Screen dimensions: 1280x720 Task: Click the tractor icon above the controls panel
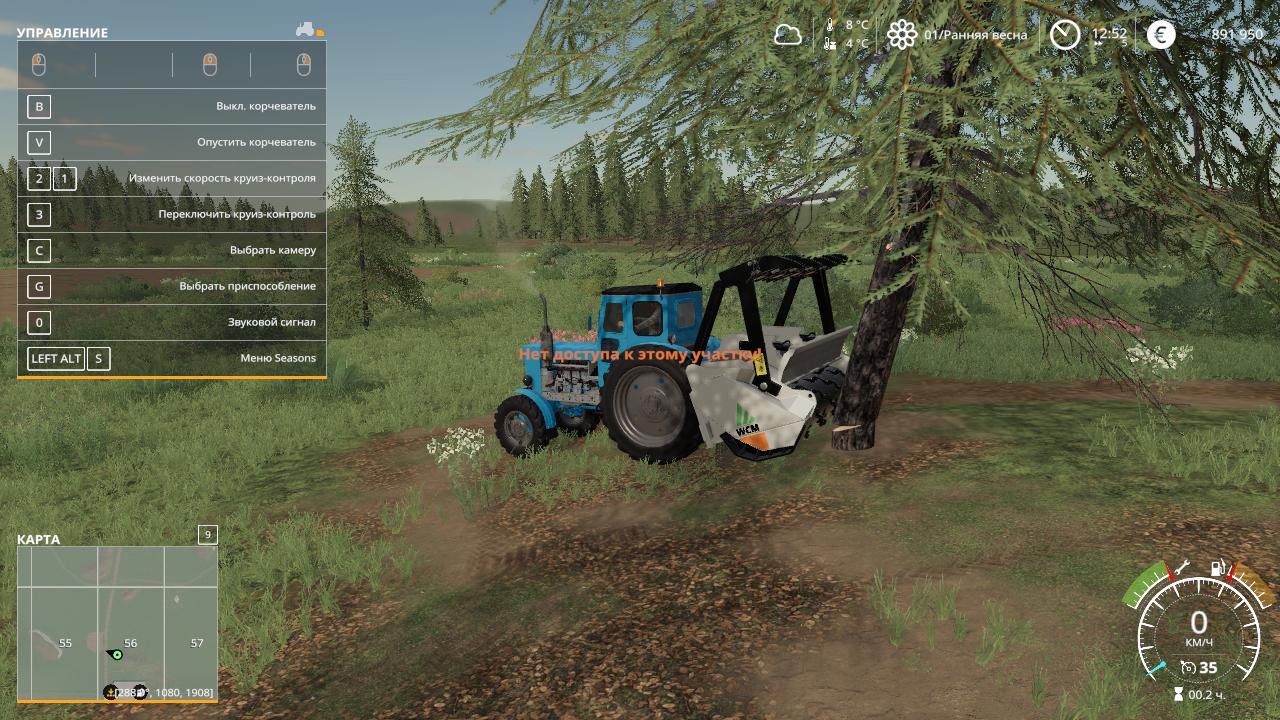(x=306, y=30)
